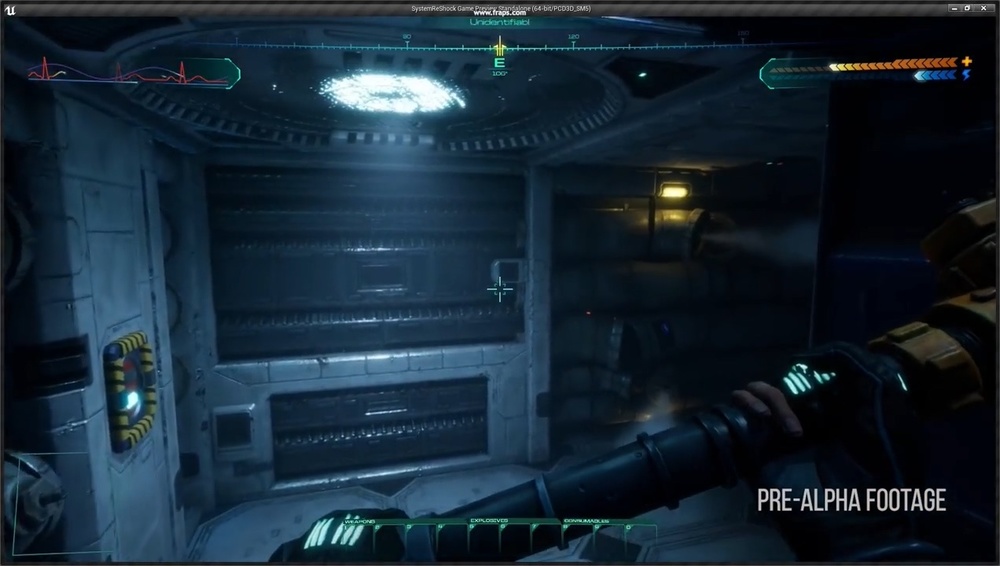Image resolution: width=1000 pixels, height=566 pixels.
Task: Select the Consumables hotbar category
Action: (x=587, y=521)
